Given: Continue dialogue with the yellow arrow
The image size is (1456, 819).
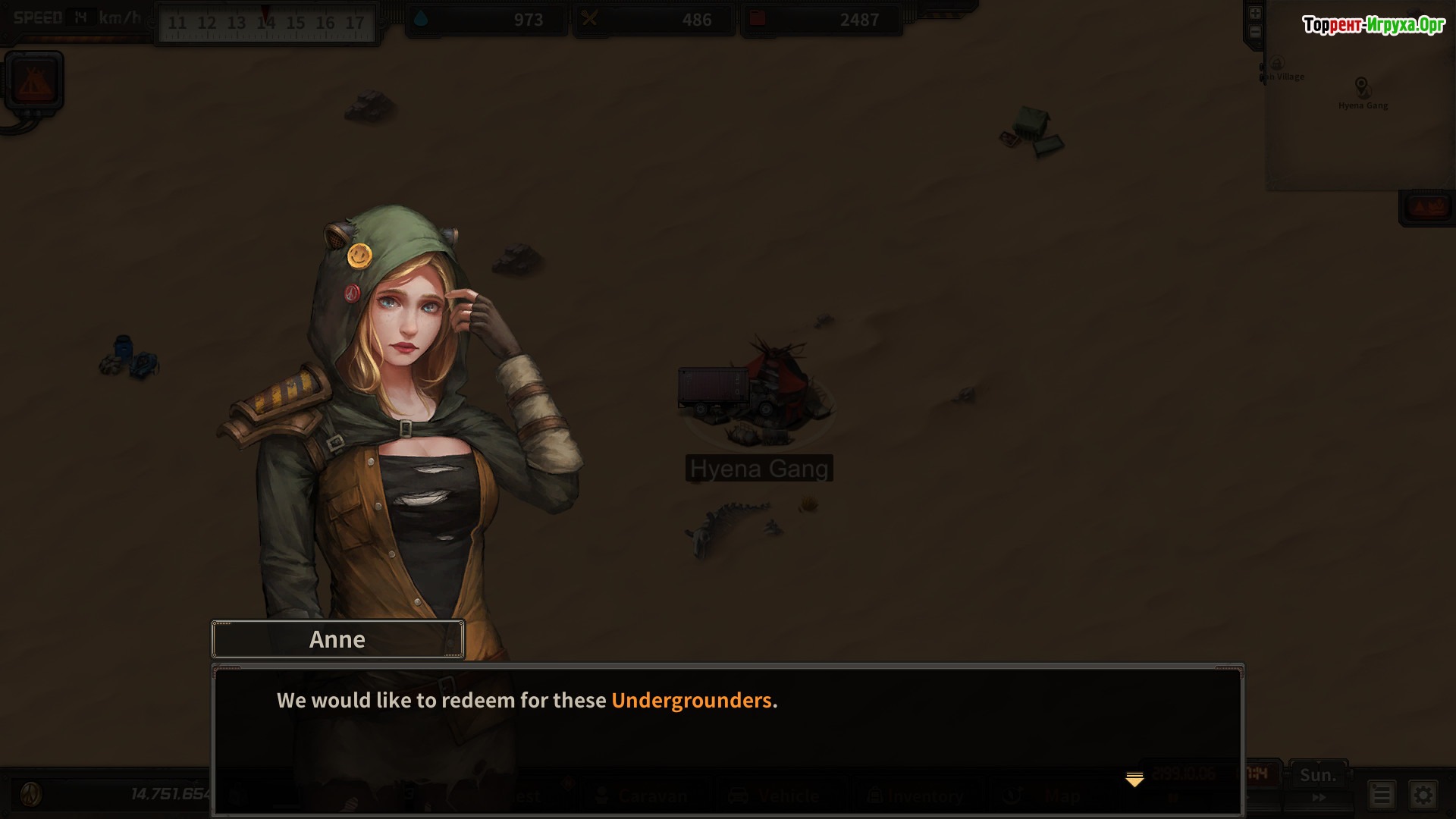Looking at the screenshot, I should tap(1134, 780).
